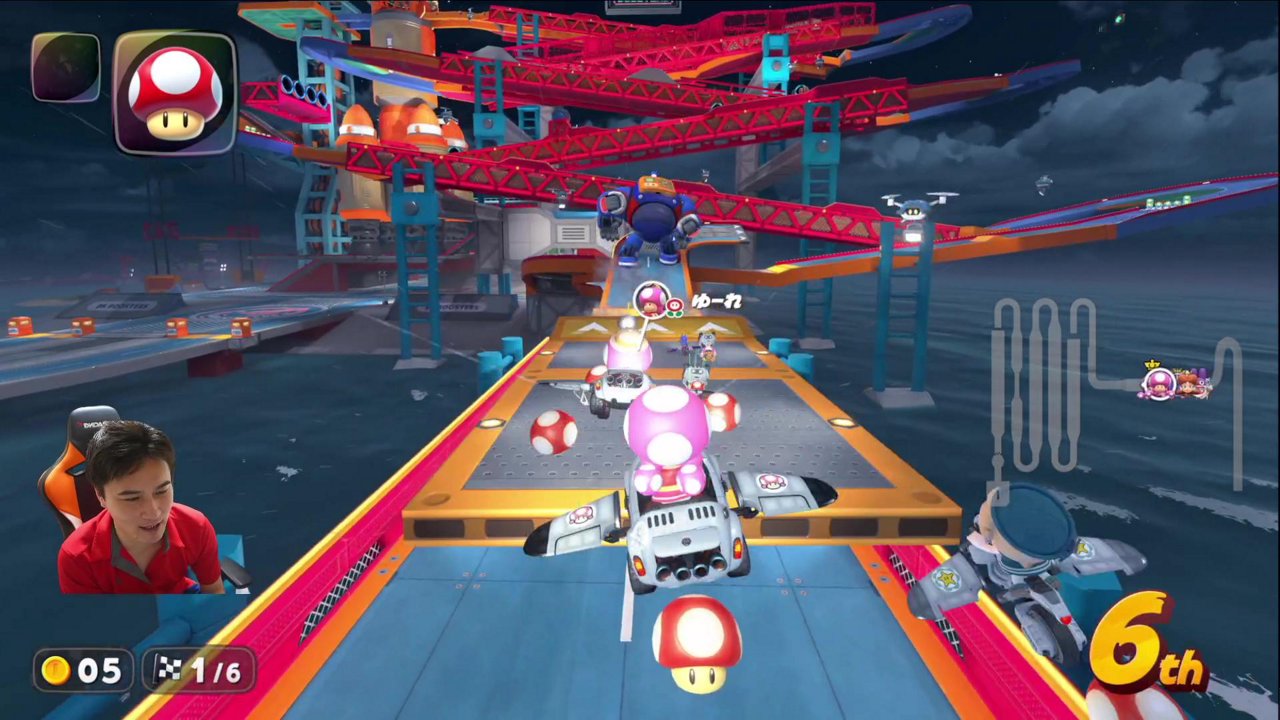
Task: Click the empty secondary item slot
Action: [x=66, y=68]
